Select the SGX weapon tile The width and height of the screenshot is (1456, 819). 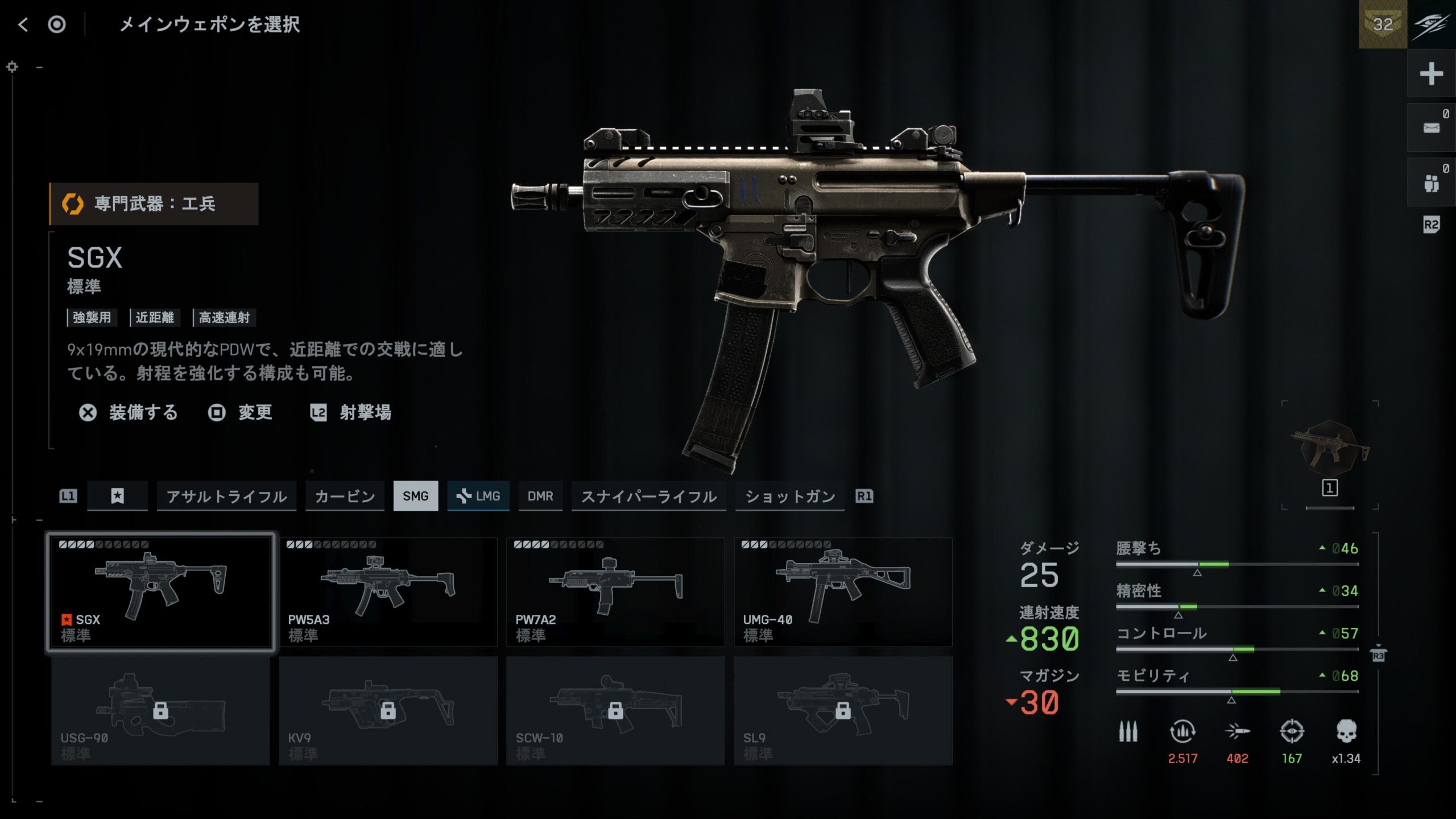click(x=161, y=591)
